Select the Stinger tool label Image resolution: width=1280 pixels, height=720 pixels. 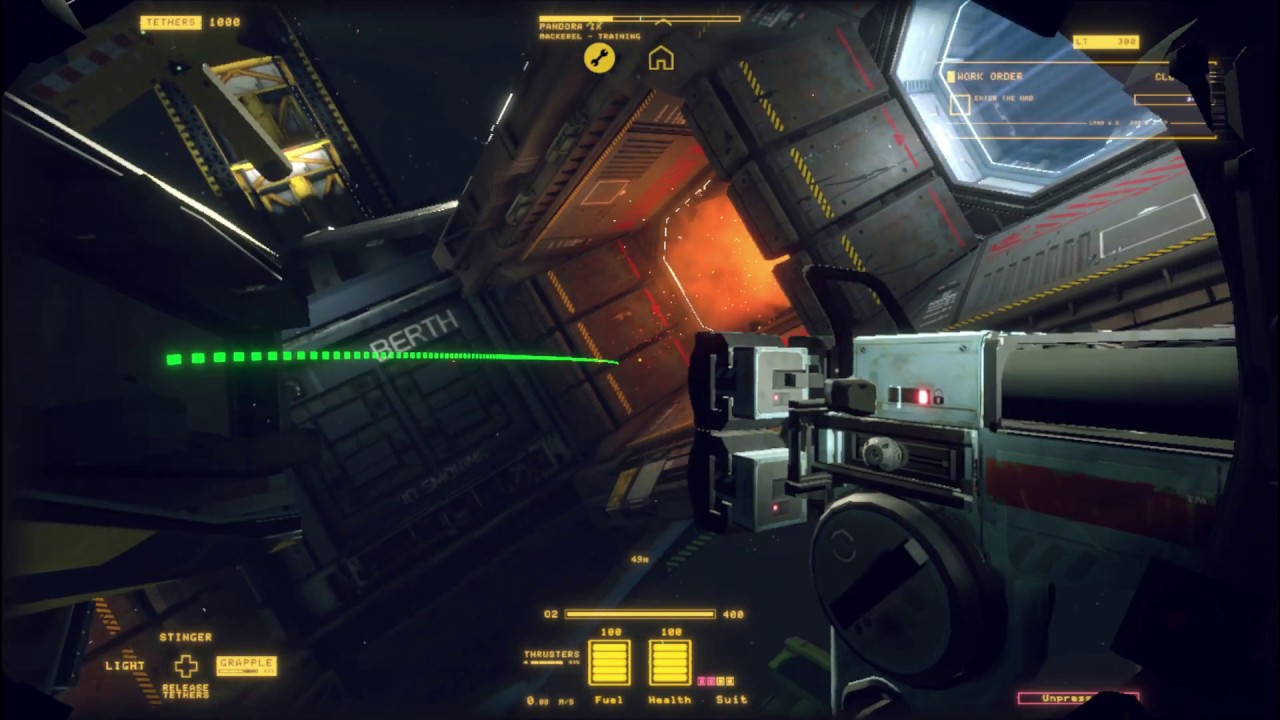tap(186, 636)
